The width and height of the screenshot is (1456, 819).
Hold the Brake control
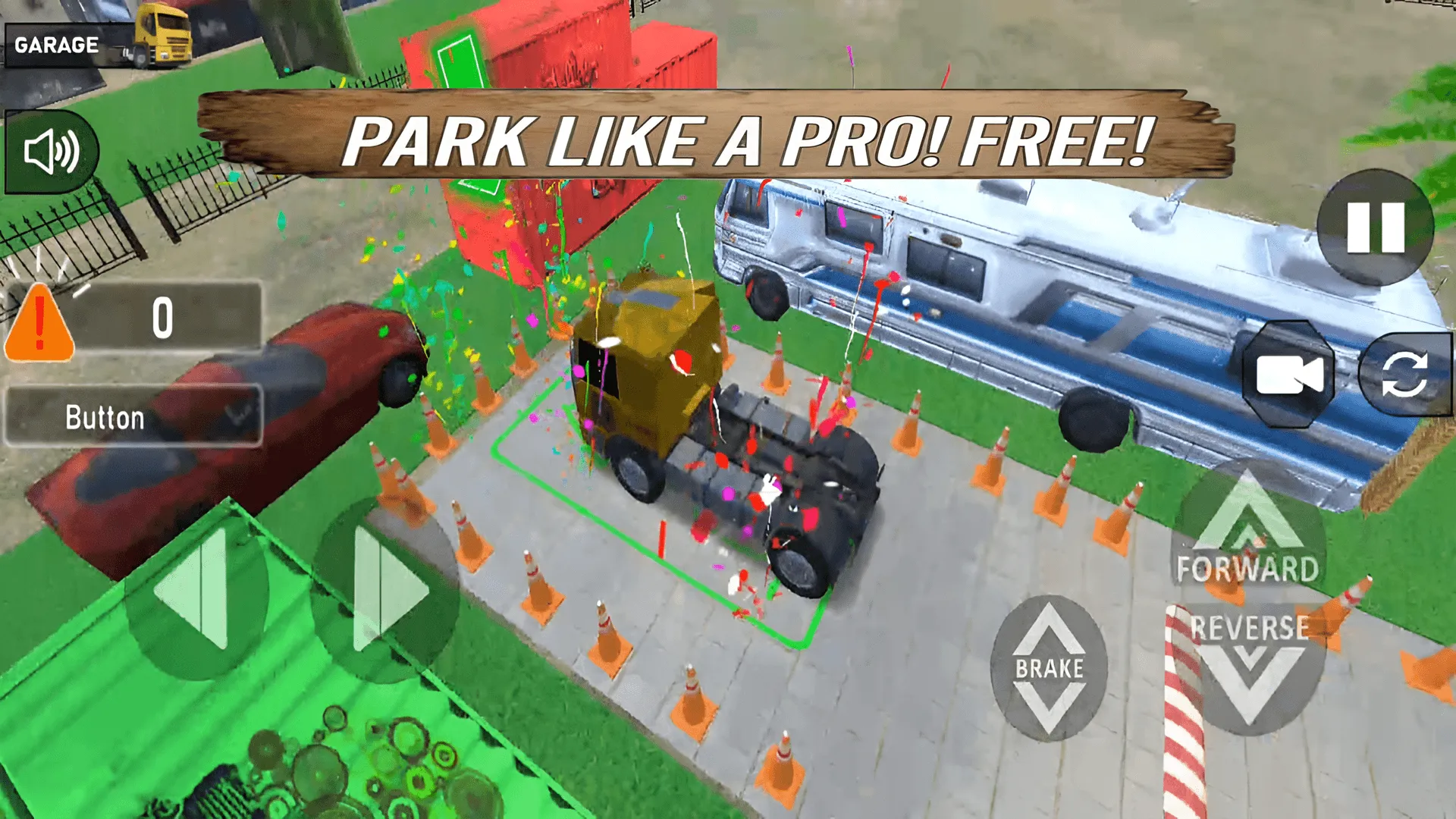(1049, 667)
